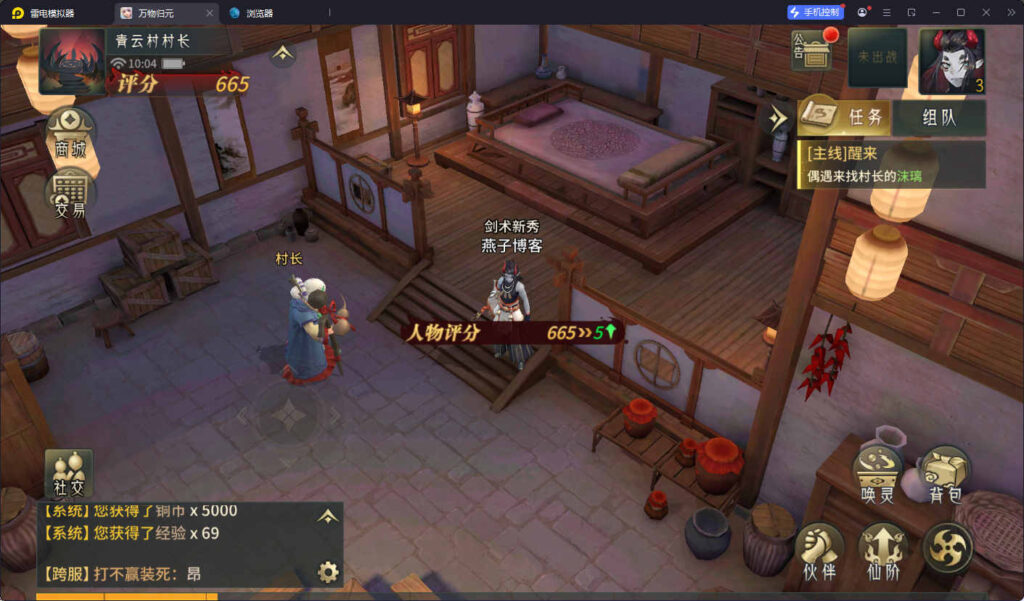Tap the swirling pinwheel menu button
Viewport: 1024px width, 601px height.
[946, 549]
